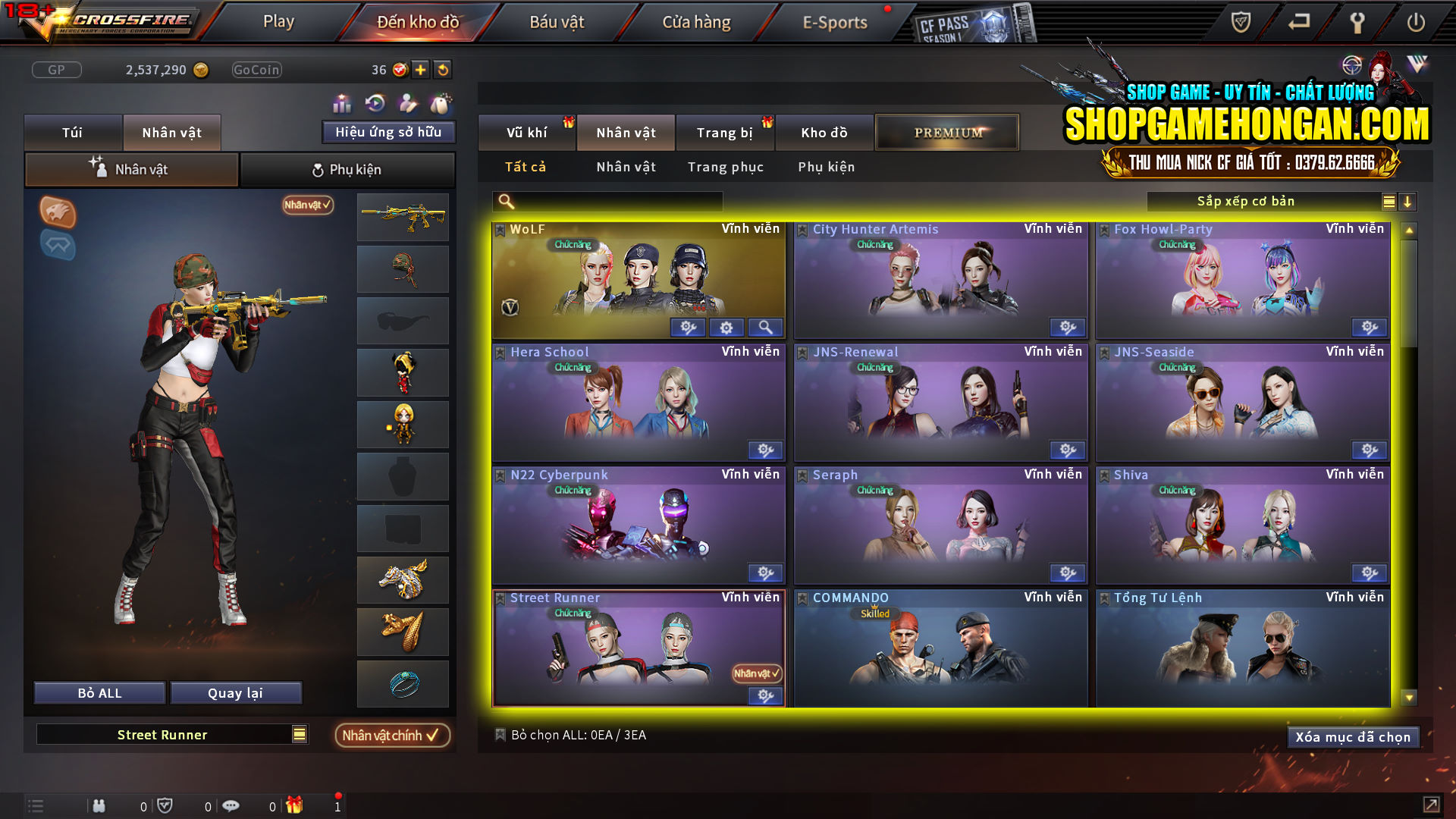Open the dog tag rewards icon near Hiệu ứng button
The image size is (1456, 819).
click(444, 102)
